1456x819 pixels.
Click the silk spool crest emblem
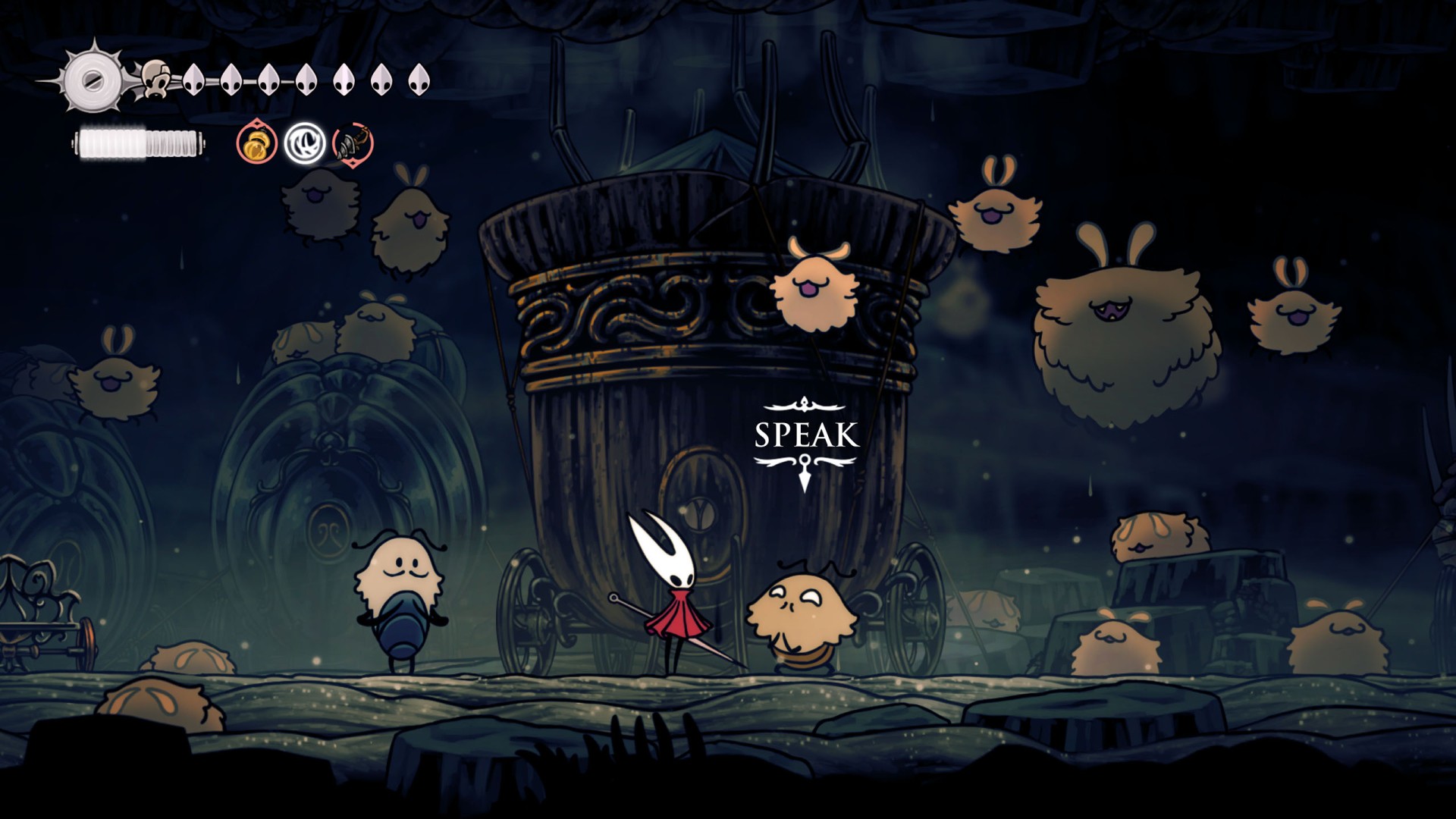coord(93,79)
